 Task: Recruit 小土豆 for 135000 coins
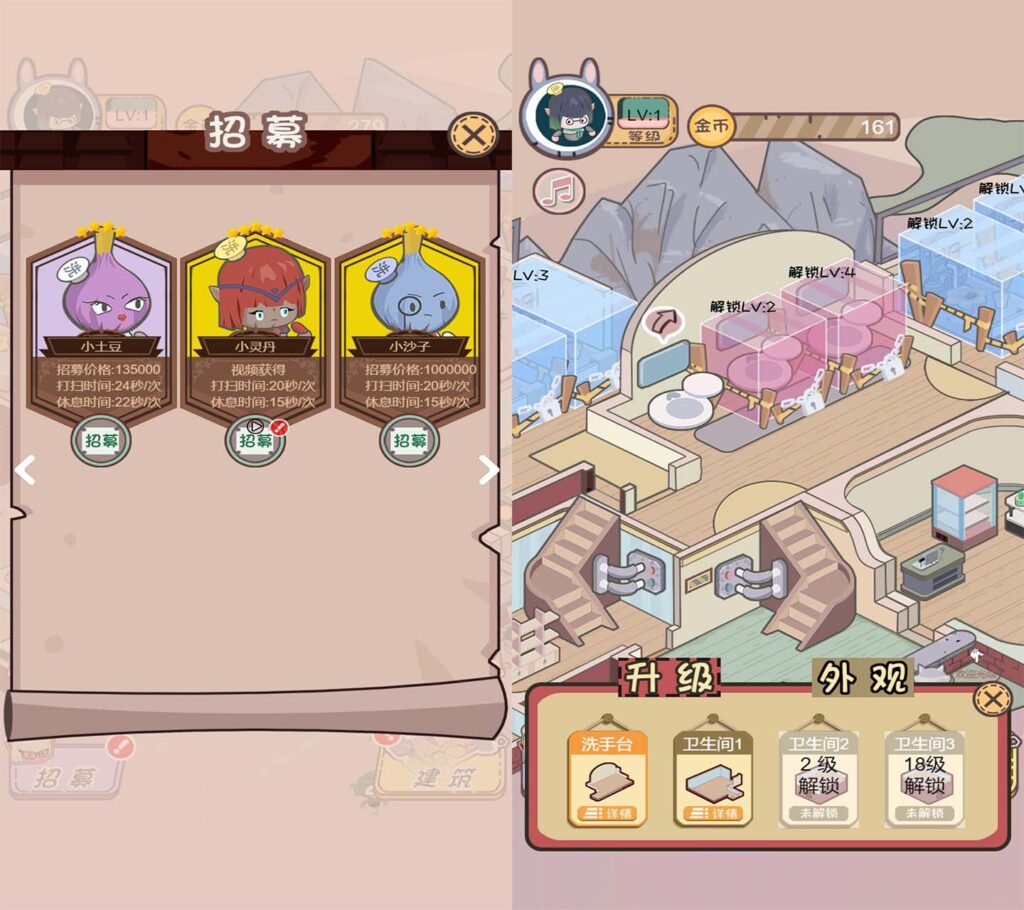coord(101,441)
